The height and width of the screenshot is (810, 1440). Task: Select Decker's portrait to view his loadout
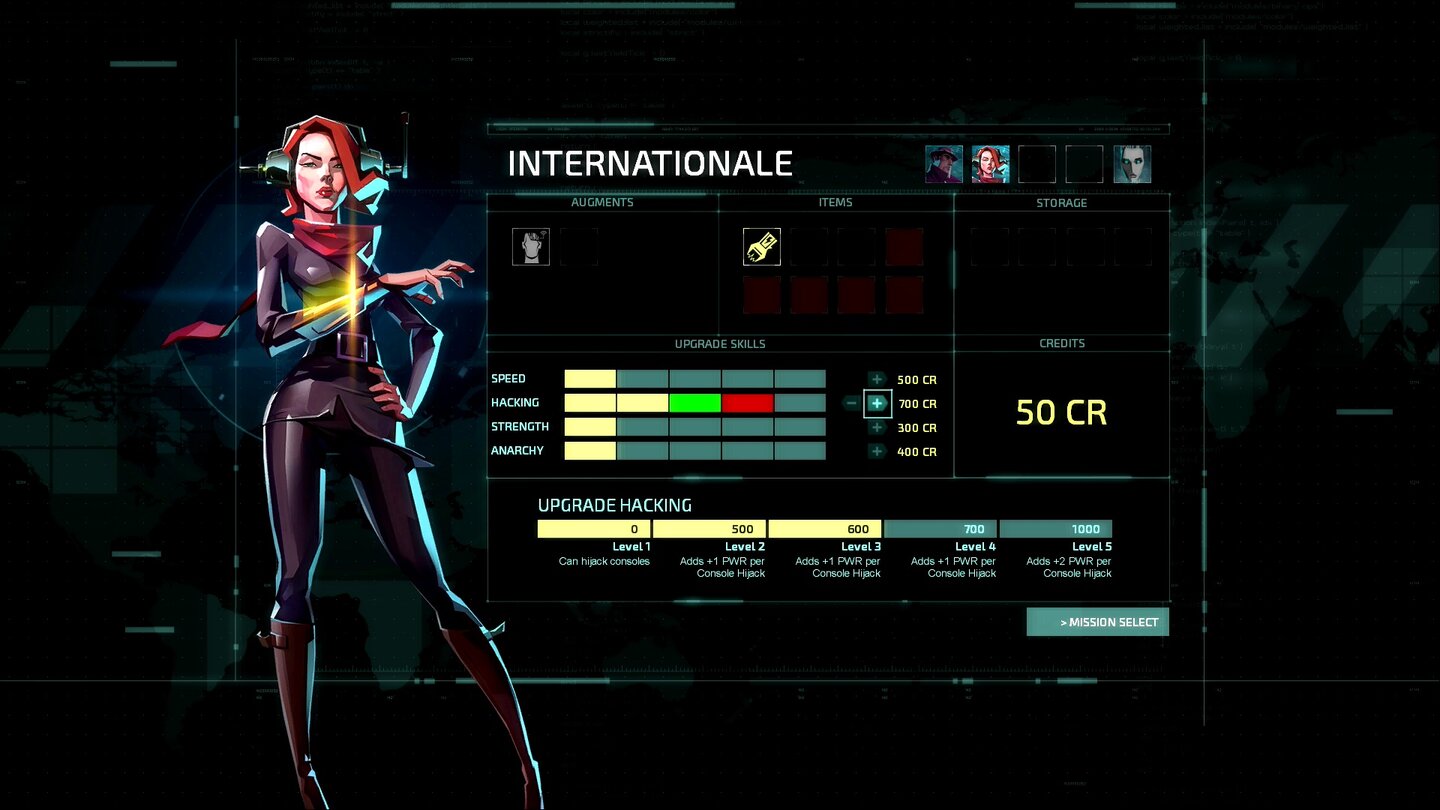click(942, 163)
